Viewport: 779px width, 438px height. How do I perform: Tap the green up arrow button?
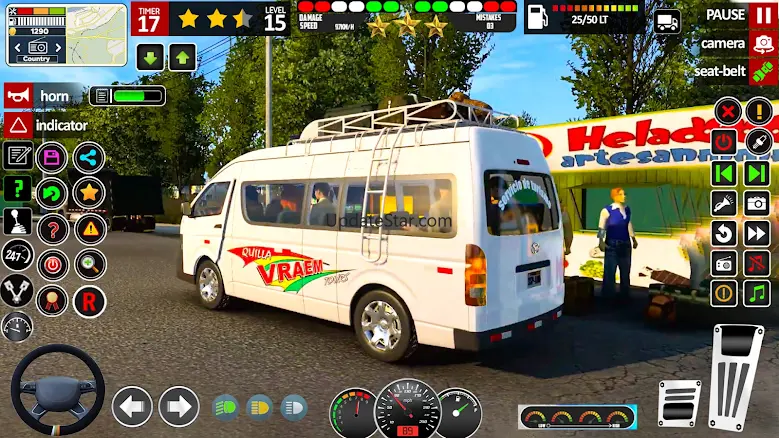tap(182, 57)
